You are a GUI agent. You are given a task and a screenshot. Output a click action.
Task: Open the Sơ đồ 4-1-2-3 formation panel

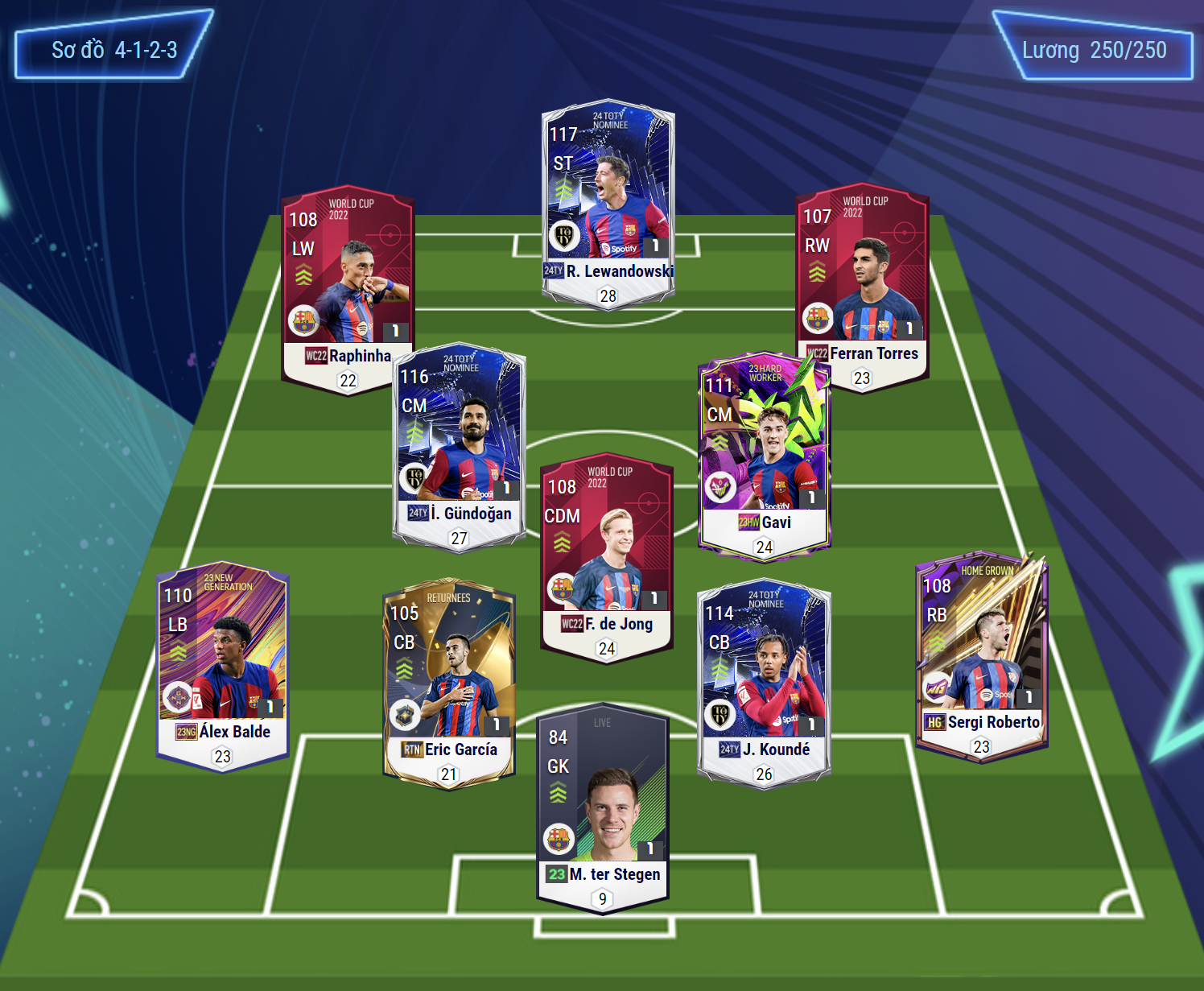(113, 49)
